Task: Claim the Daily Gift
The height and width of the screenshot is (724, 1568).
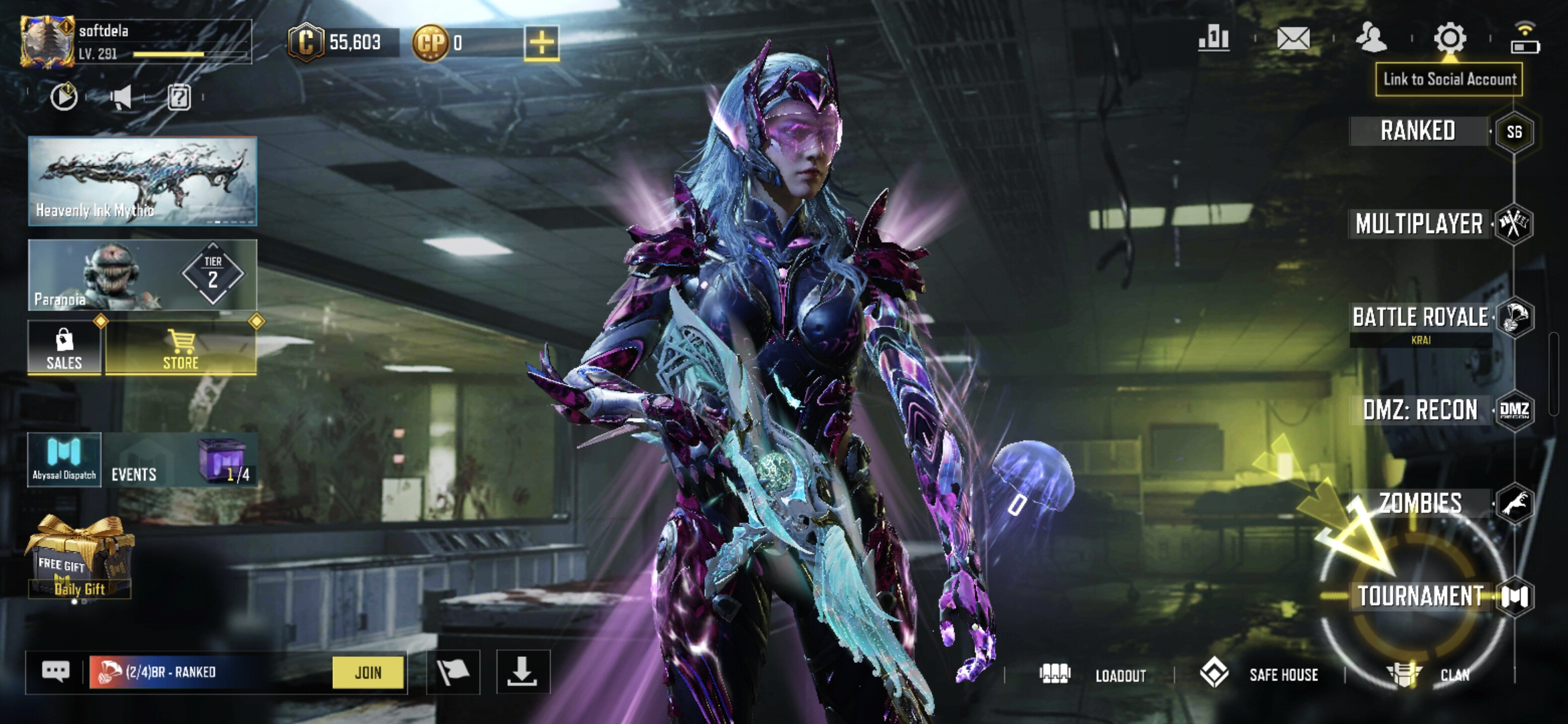Action: point(79,558)
